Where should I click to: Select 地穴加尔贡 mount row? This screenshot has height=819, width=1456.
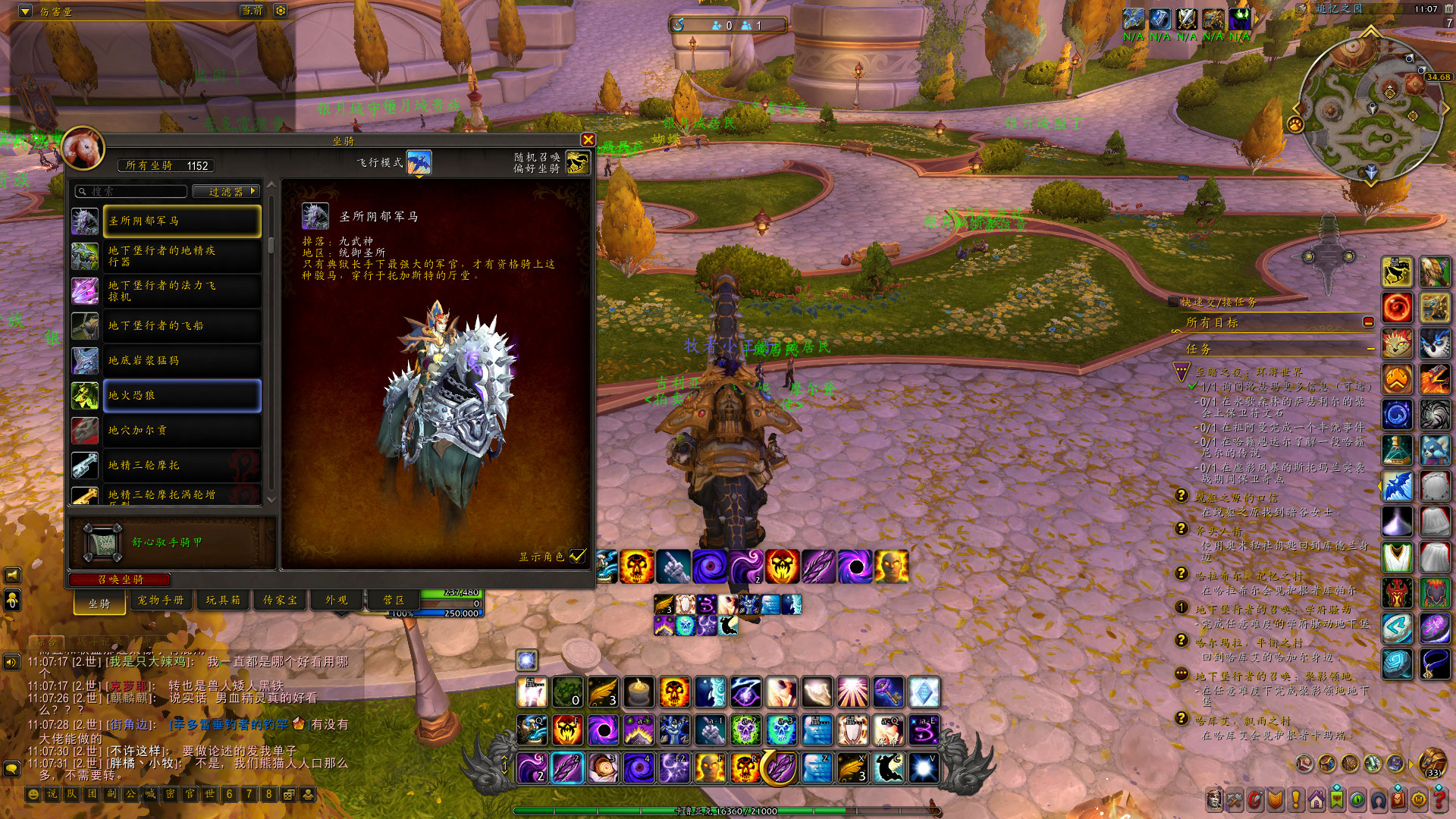(x=182, y=430)
